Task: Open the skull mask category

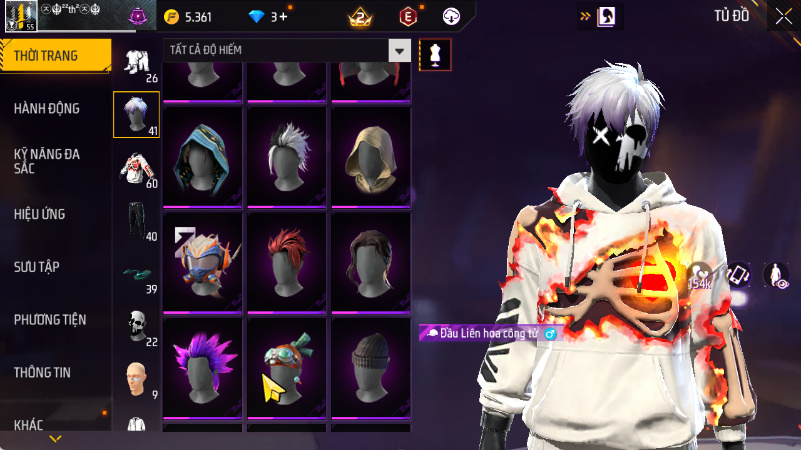Action: 136,326
